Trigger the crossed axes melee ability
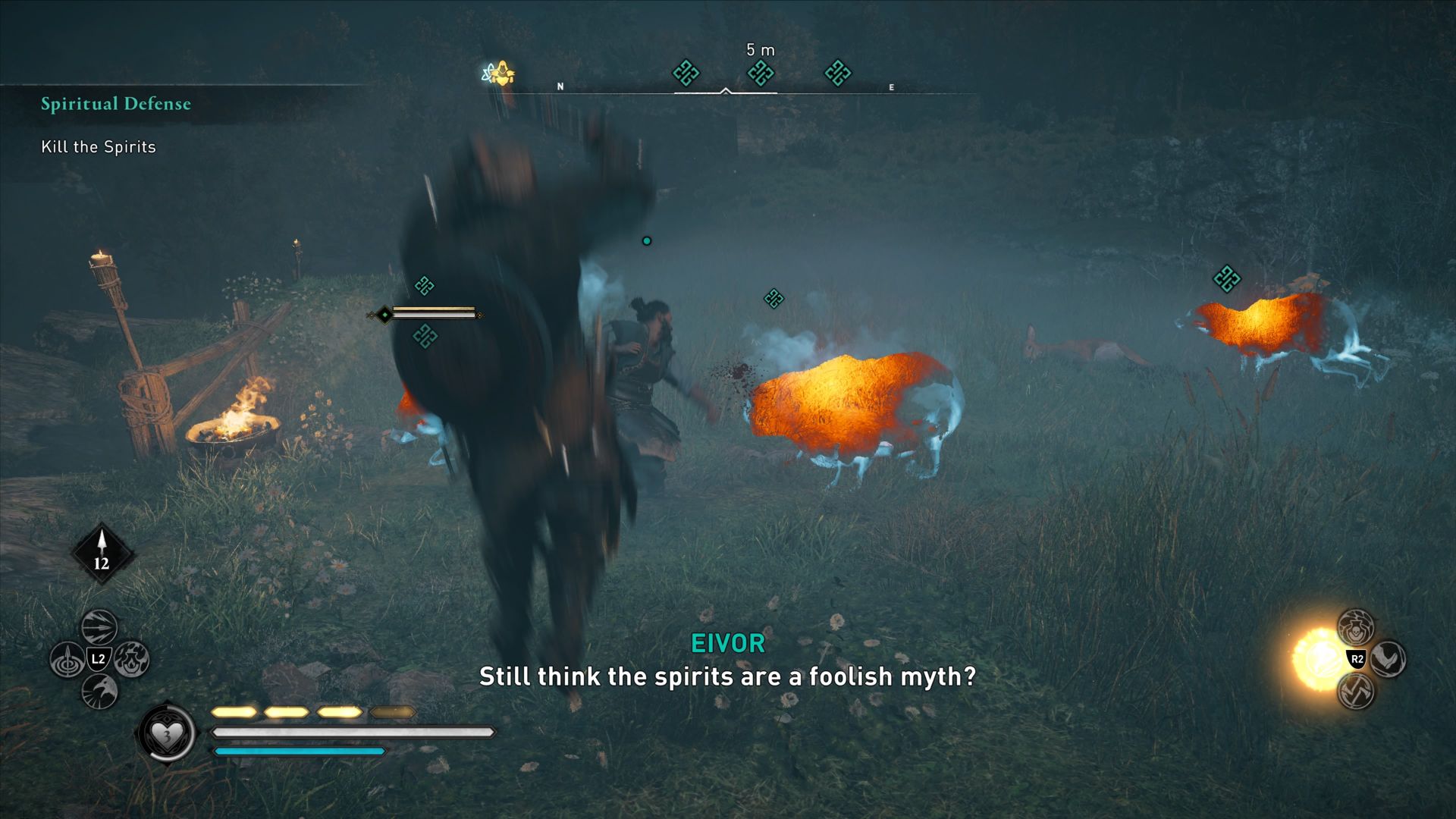This screenshot has height=819, width=1456. click(x=1356, y=691)
